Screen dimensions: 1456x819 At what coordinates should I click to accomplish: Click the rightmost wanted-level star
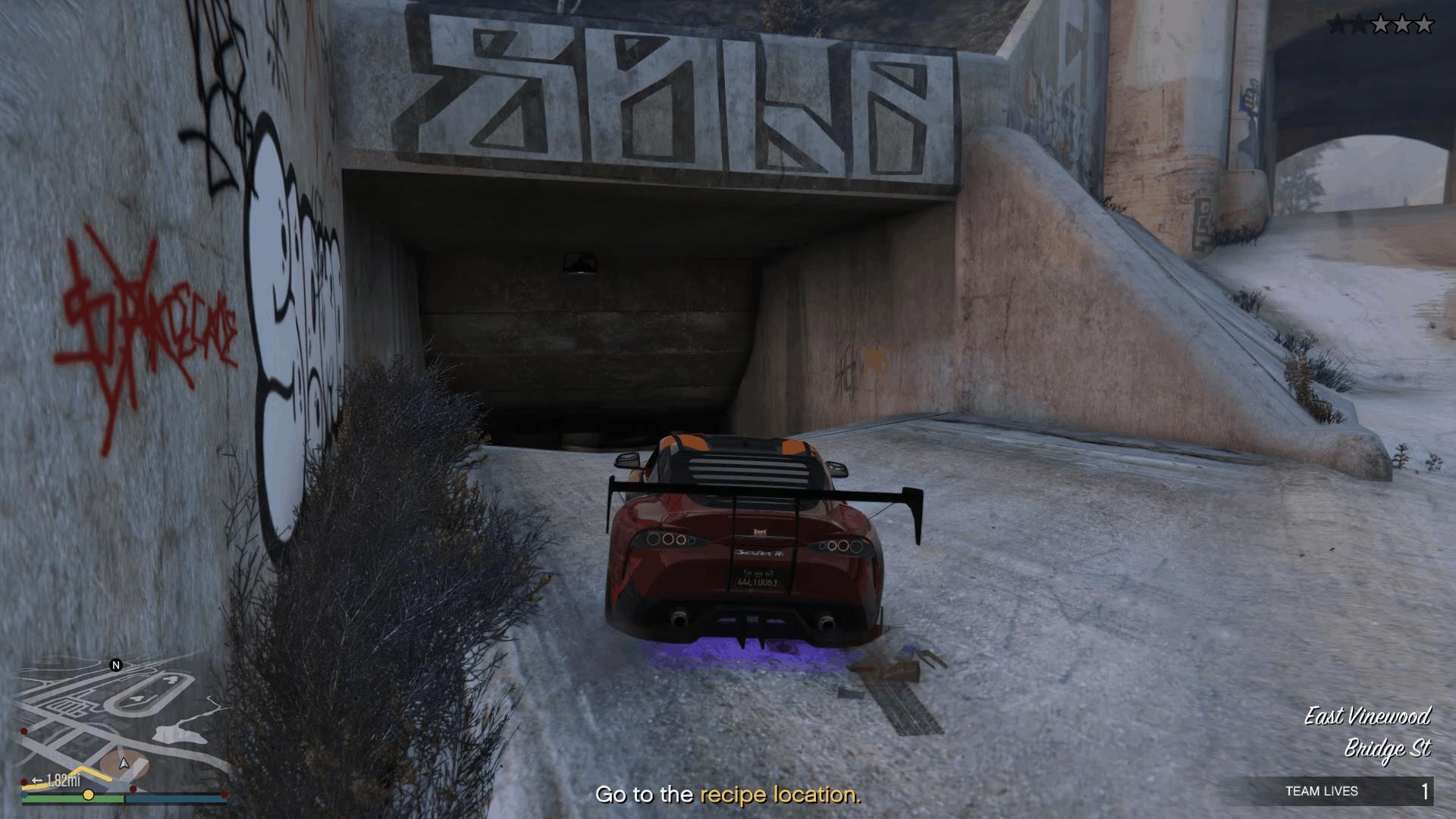pos(1424,24)
